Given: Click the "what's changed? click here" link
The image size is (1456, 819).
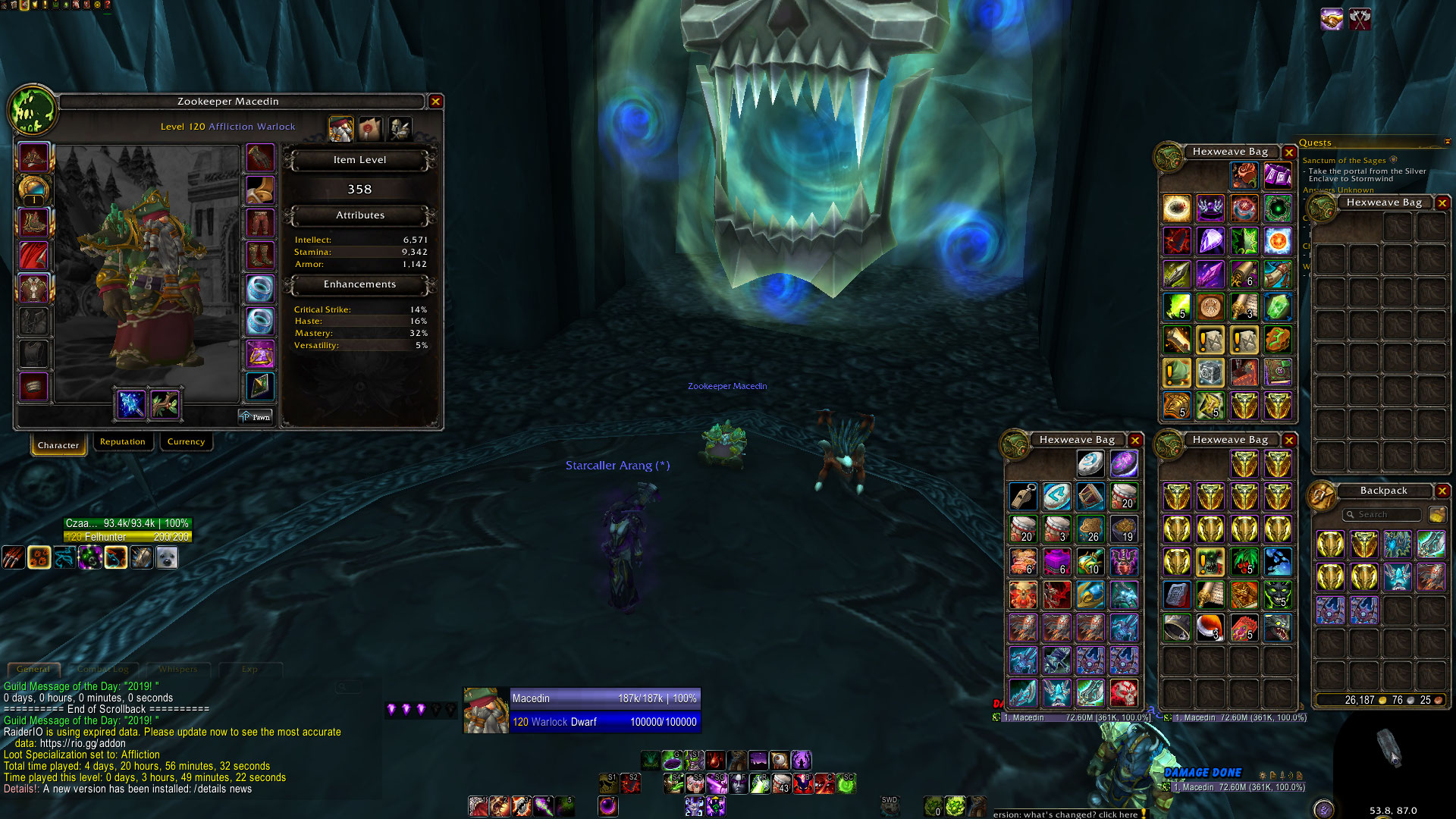Looking at the screenshot, I should point(1065,814).
